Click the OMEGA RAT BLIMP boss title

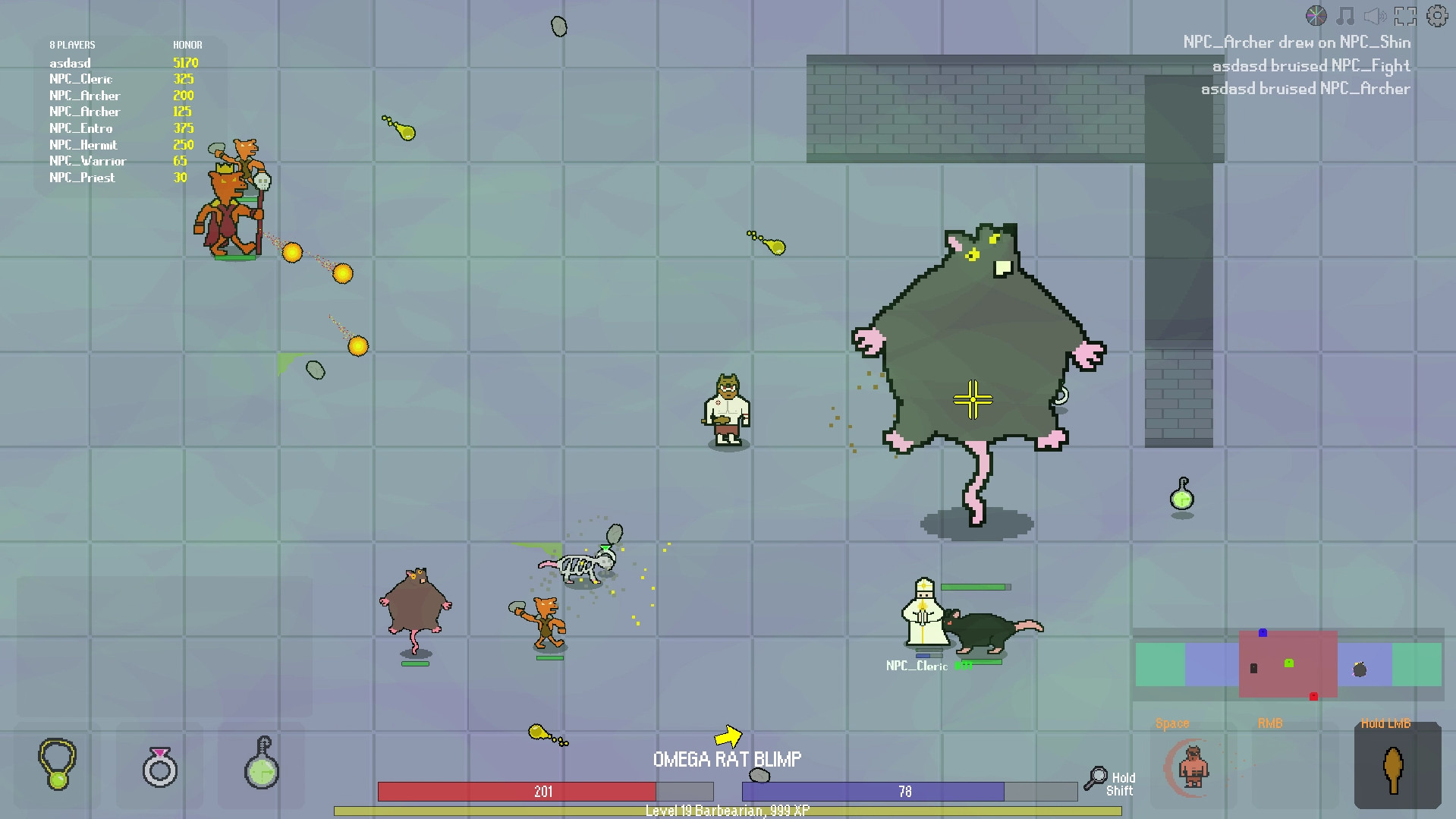tap(728, 758)
